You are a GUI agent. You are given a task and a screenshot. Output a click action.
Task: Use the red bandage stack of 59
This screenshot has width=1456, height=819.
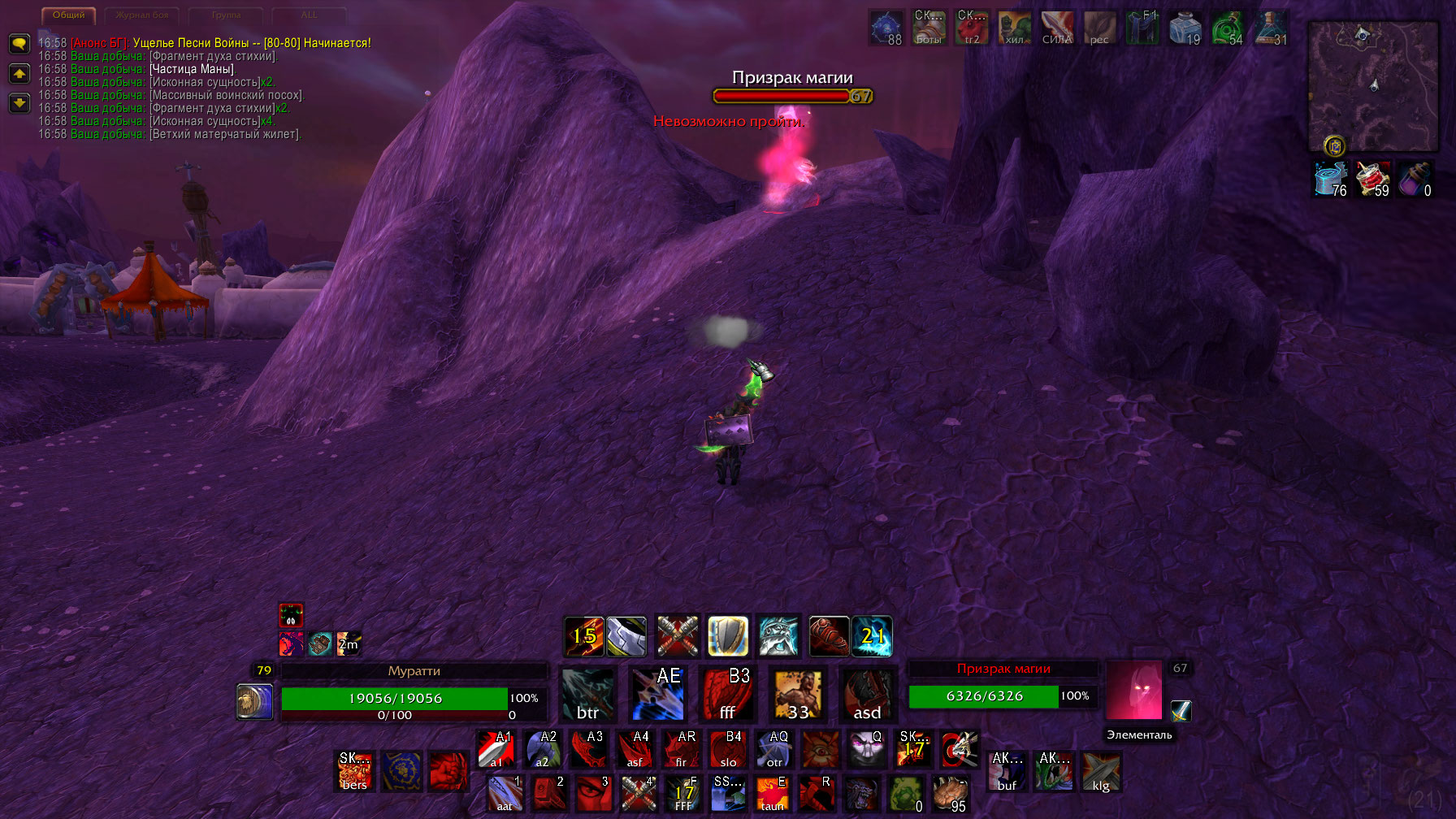coord(1373,179)
